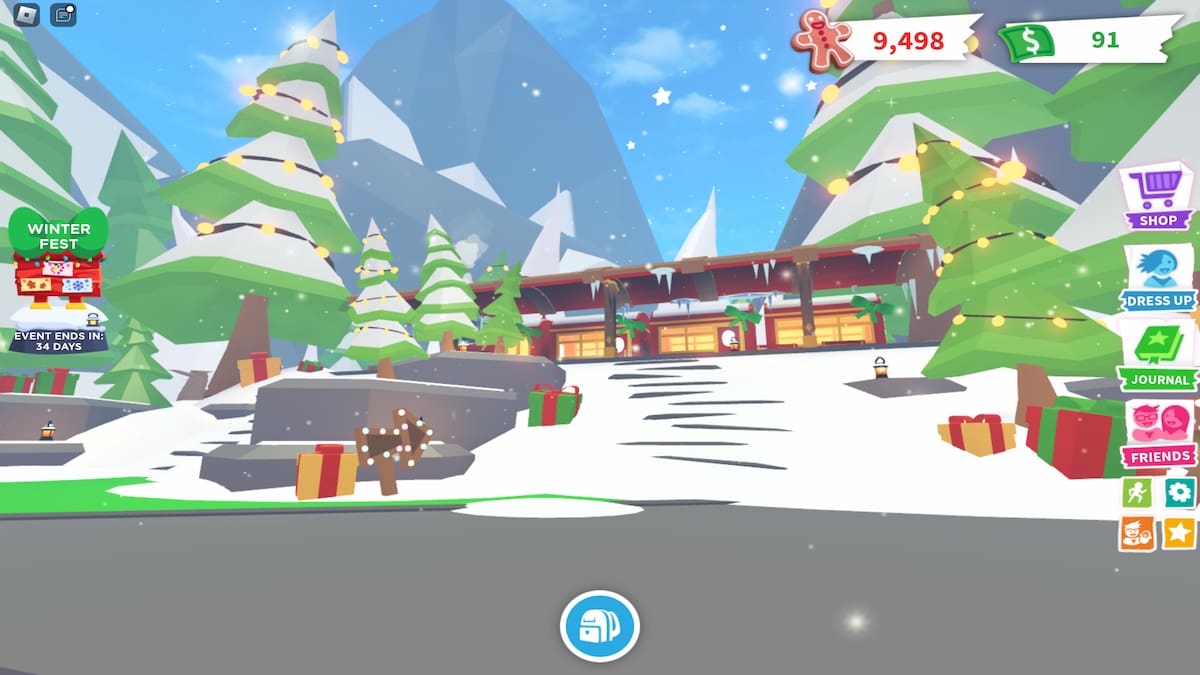
Task: Open the Roblox menu icon
Action: tap(25, 14)
